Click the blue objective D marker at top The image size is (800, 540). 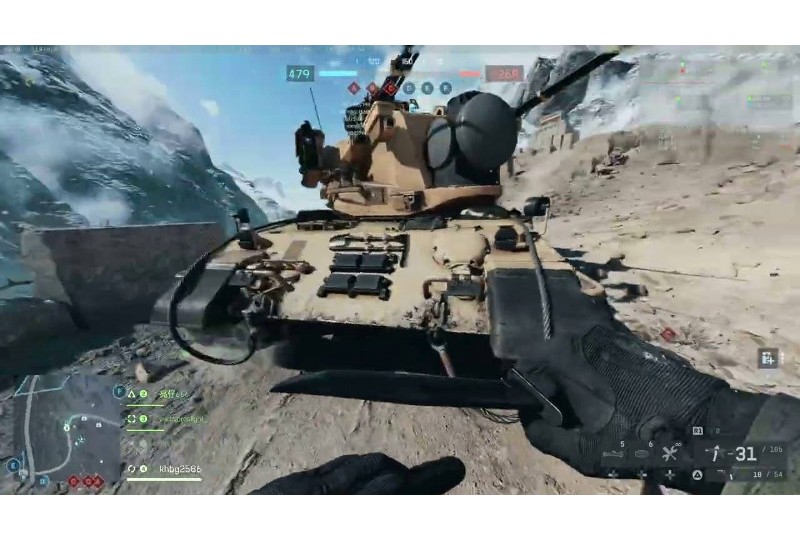409,88
